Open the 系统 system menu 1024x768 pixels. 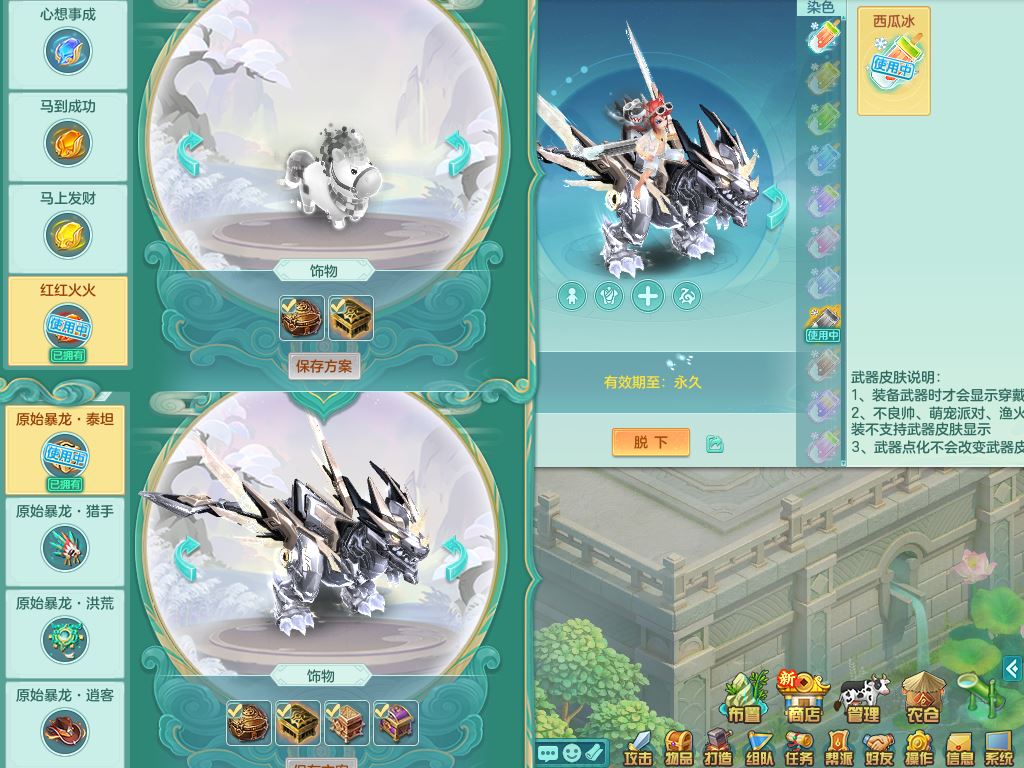998,748
